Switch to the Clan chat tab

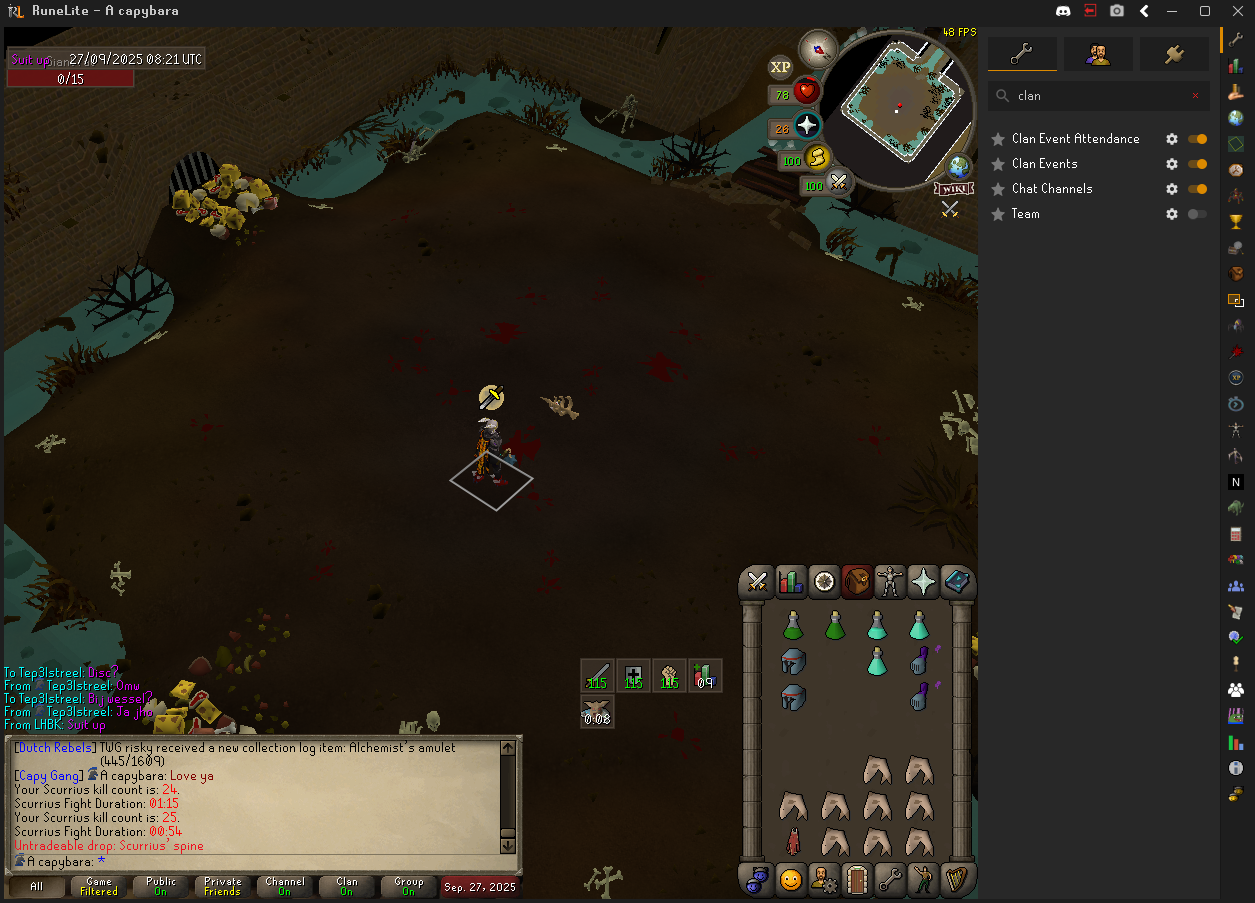pos(347,886)
